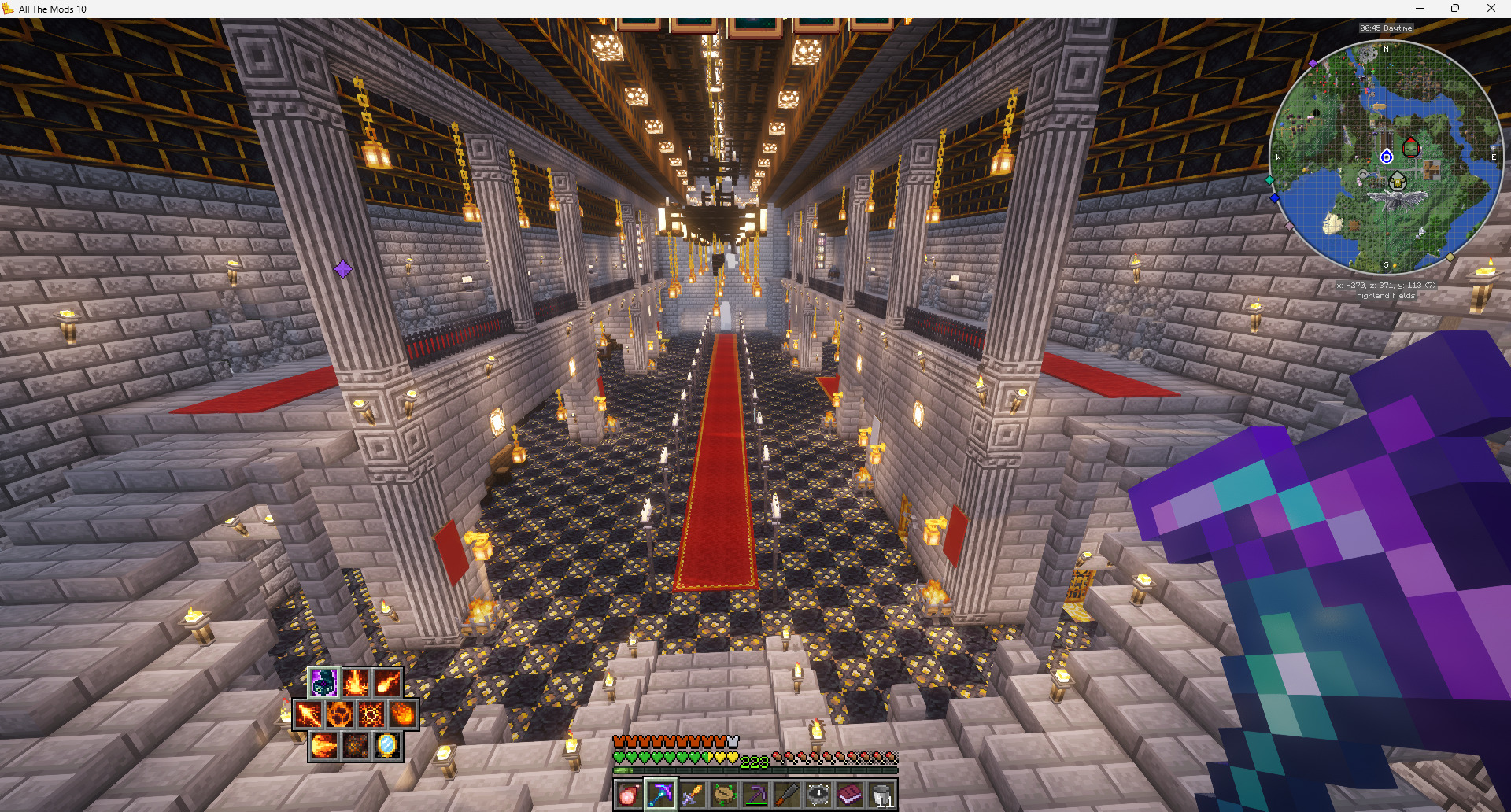Choose the bucket stack of 11
1511x812 pixels.
881,795
